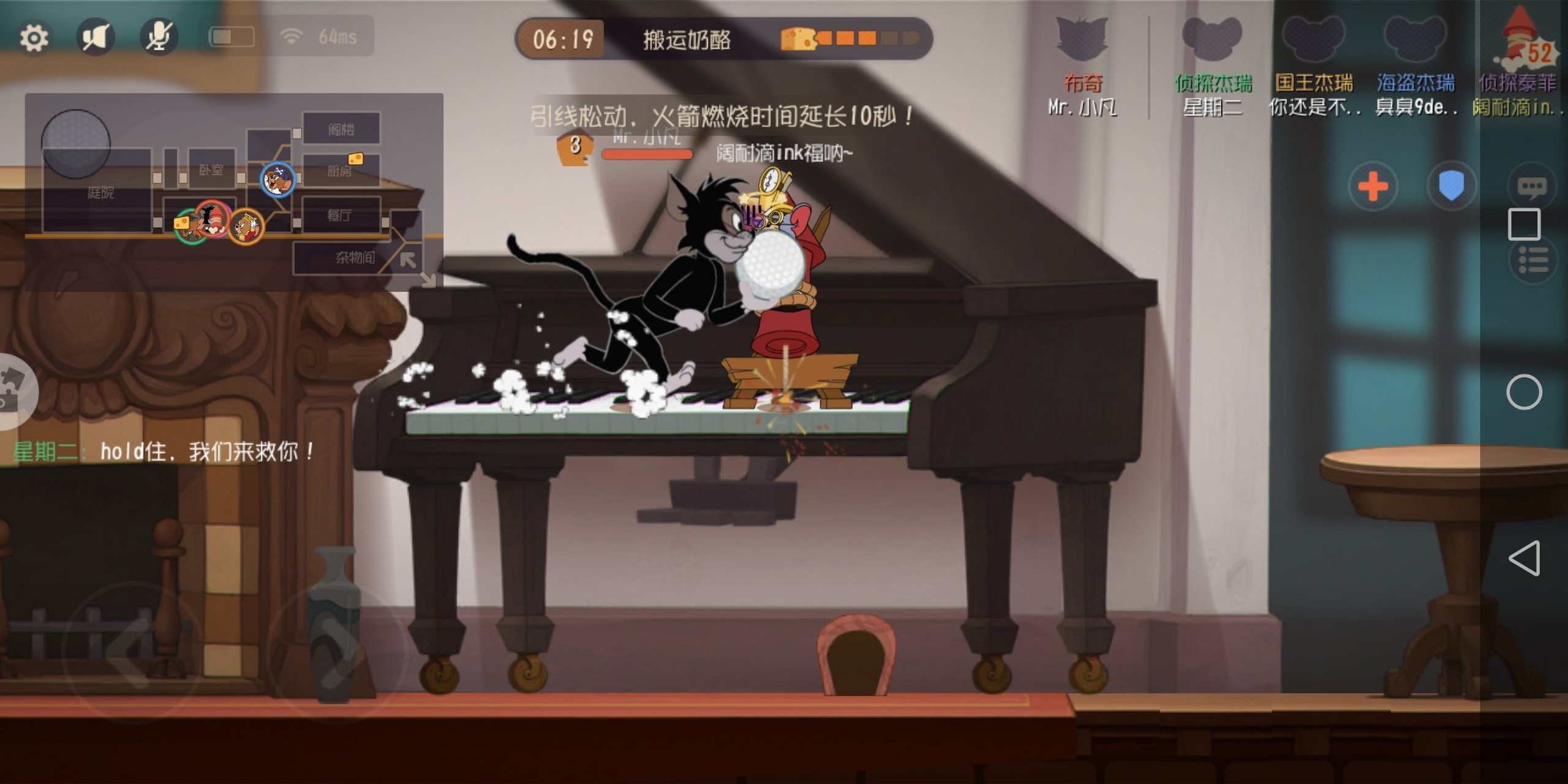Select teammate 海盗杰瑞 portrait
1568x784 pixels.
tap(1415, 40)
